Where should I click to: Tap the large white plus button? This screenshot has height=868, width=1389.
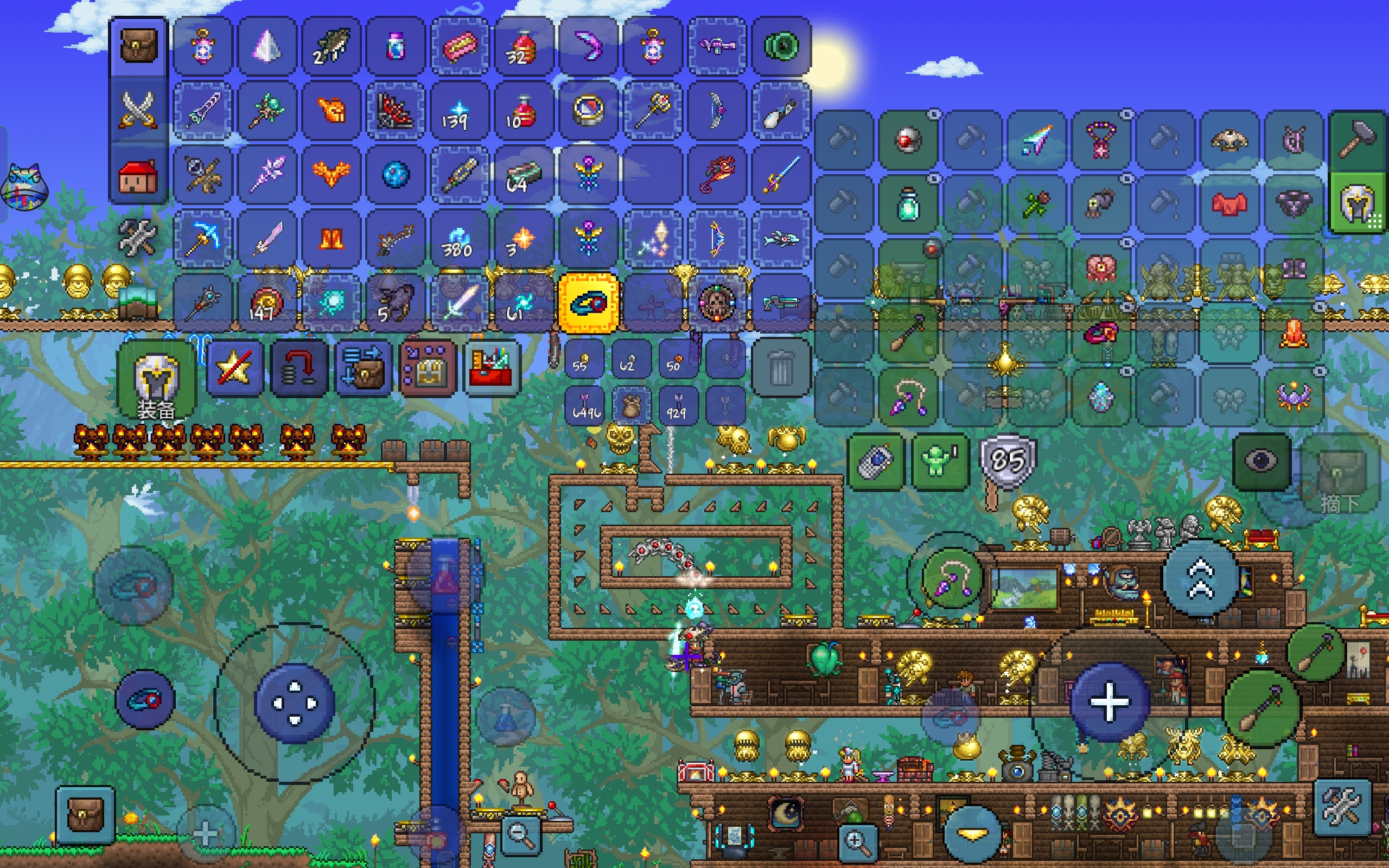(1109, 701)
